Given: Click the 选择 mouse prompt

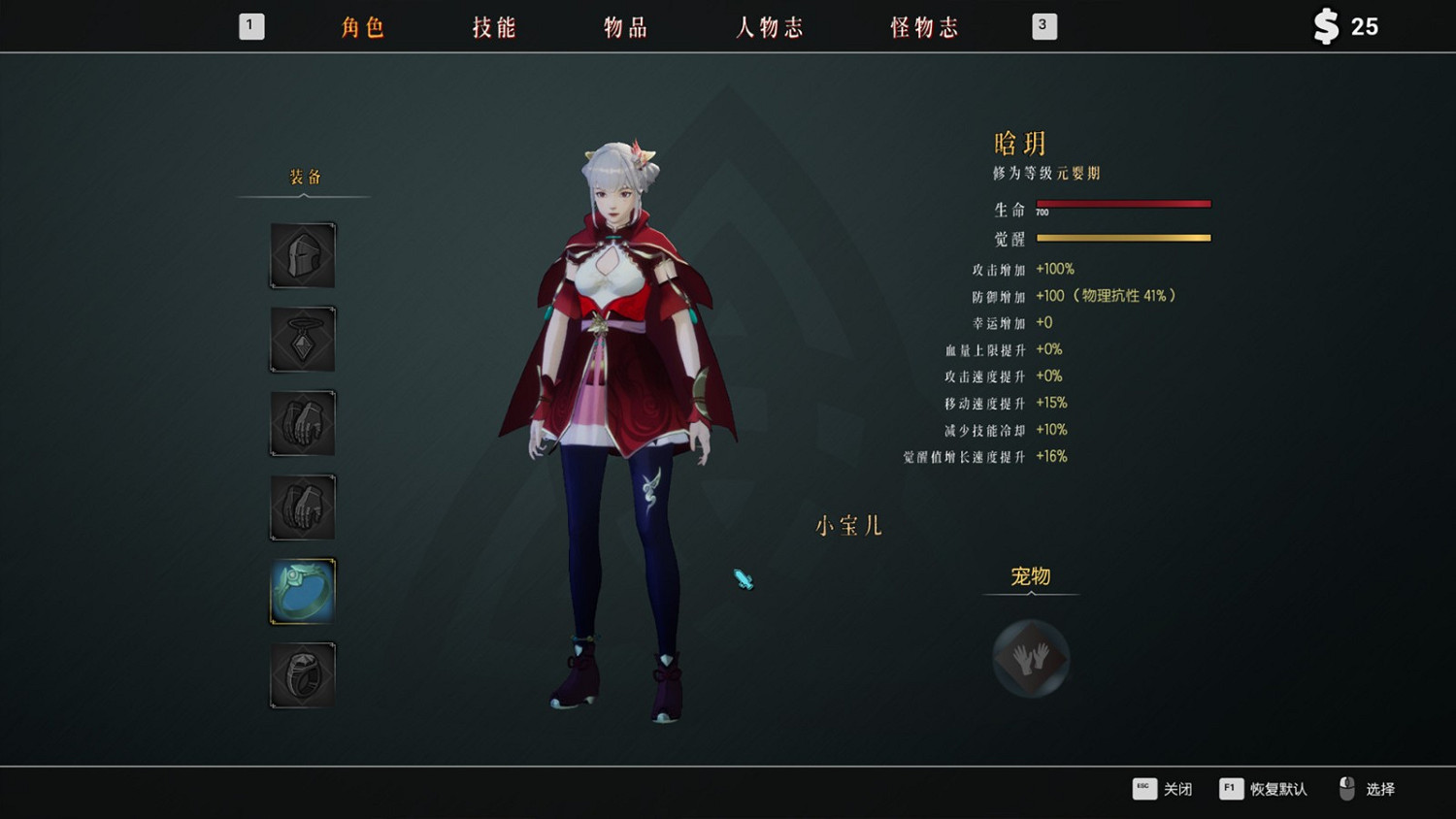Looking at the screenshot, I should [1381, 789].
